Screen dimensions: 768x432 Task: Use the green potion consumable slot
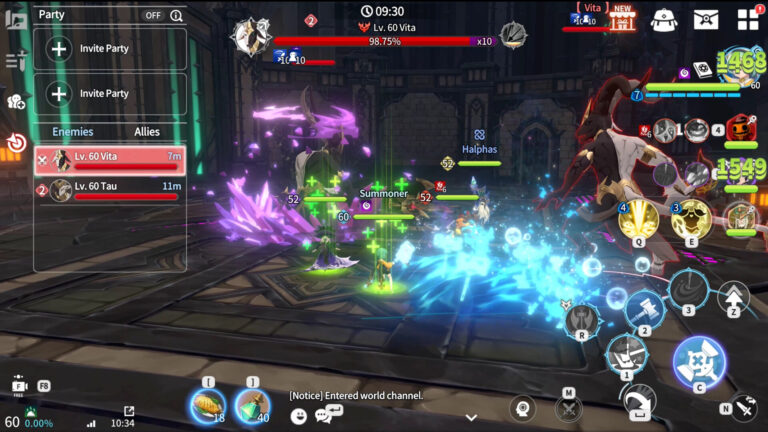251,405
